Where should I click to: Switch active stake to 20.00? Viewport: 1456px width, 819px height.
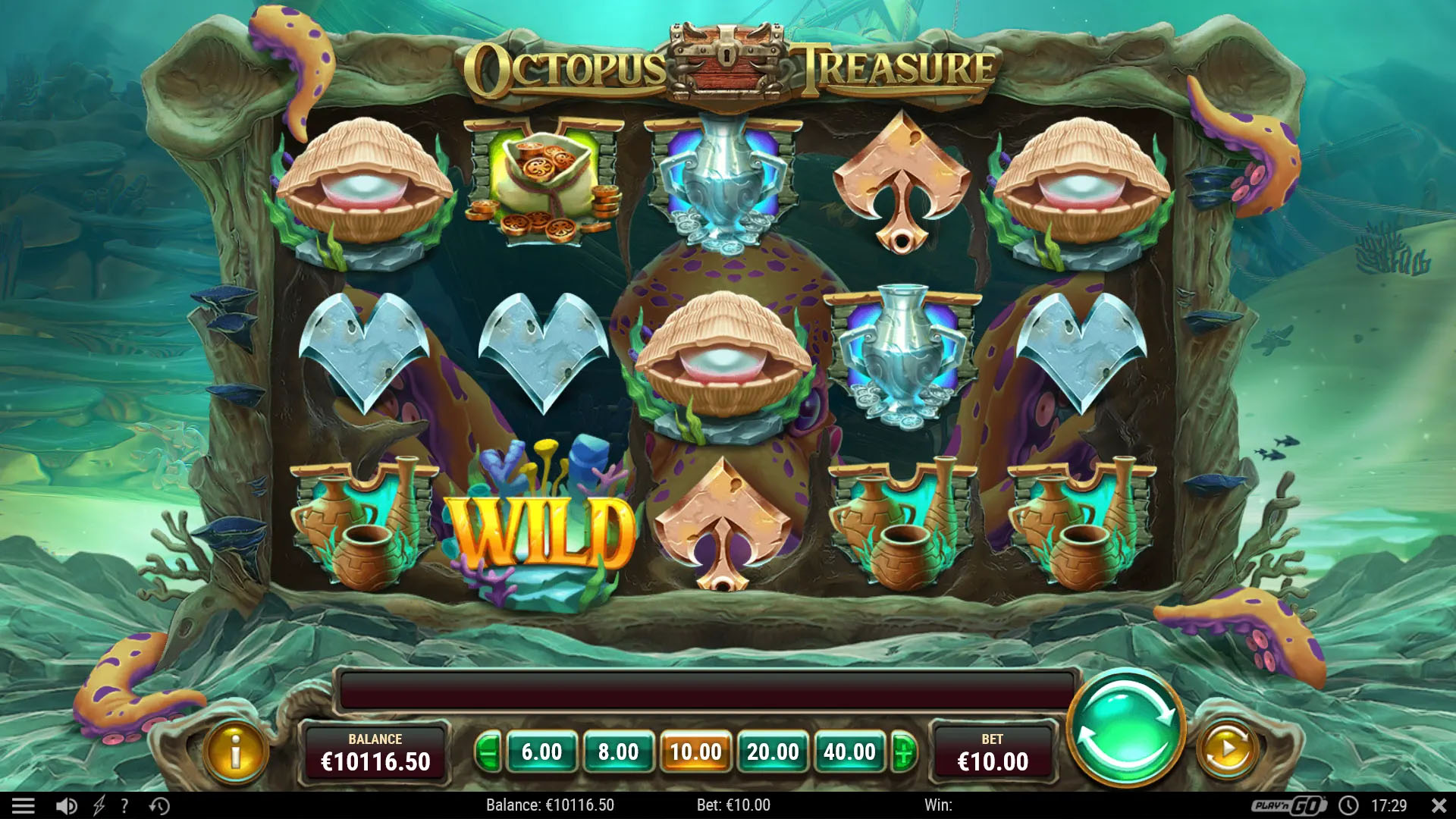772,752
